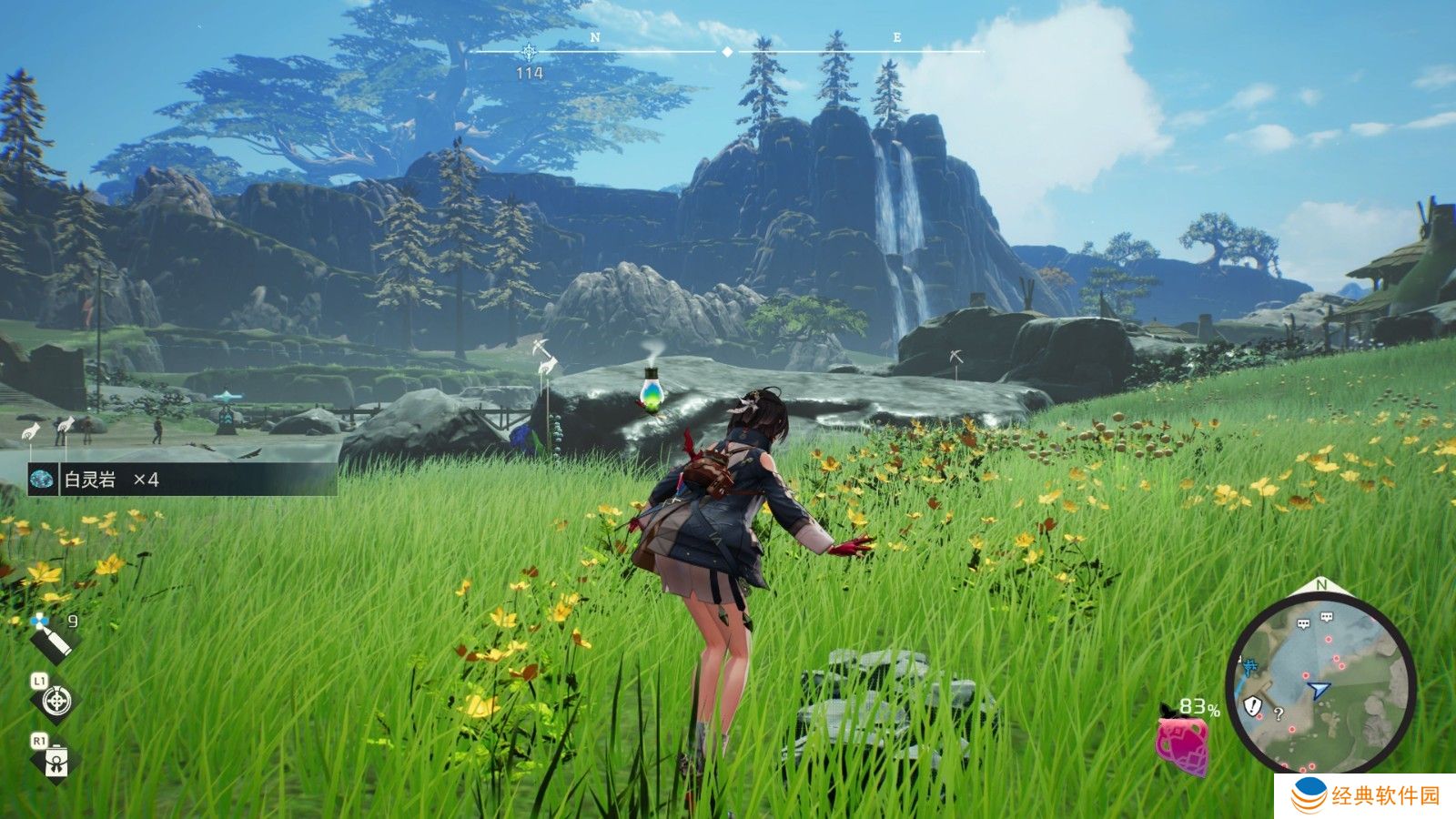Open the circular minimap
Screen dimensions: 1456x819
pos(1319,684)
